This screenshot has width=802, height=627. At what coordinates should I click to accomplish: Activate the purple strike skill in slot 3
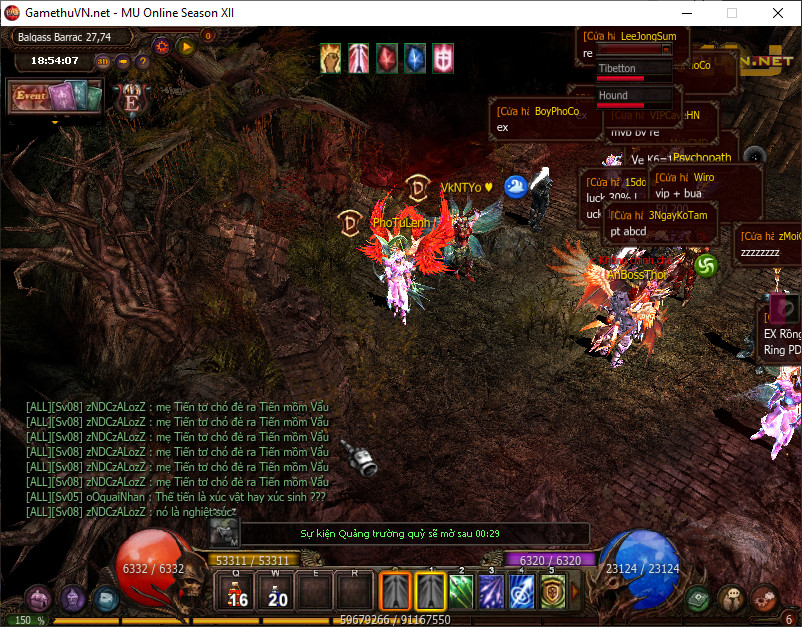492,591
